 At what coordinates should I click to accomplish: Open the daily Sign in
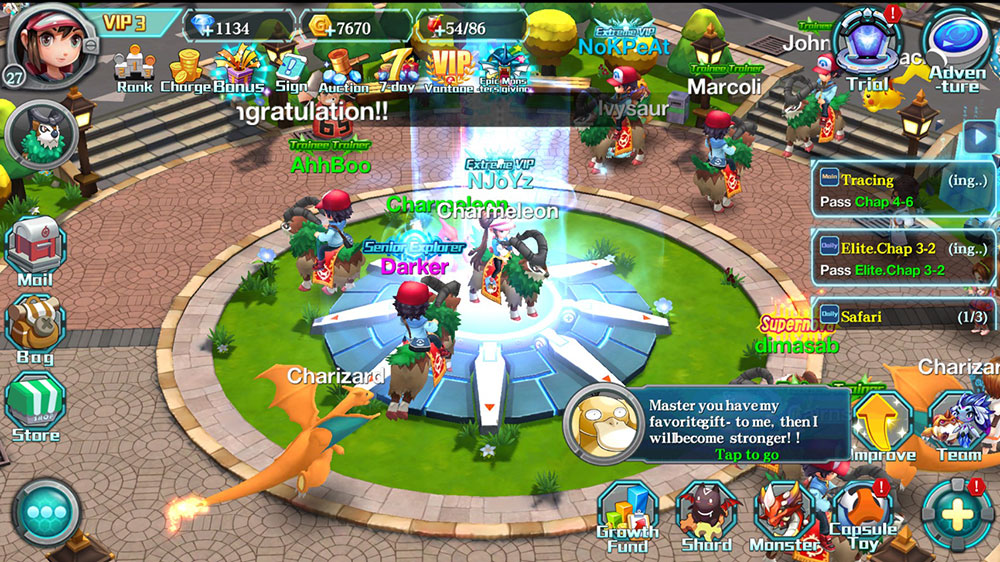click(x=292, y=70)
